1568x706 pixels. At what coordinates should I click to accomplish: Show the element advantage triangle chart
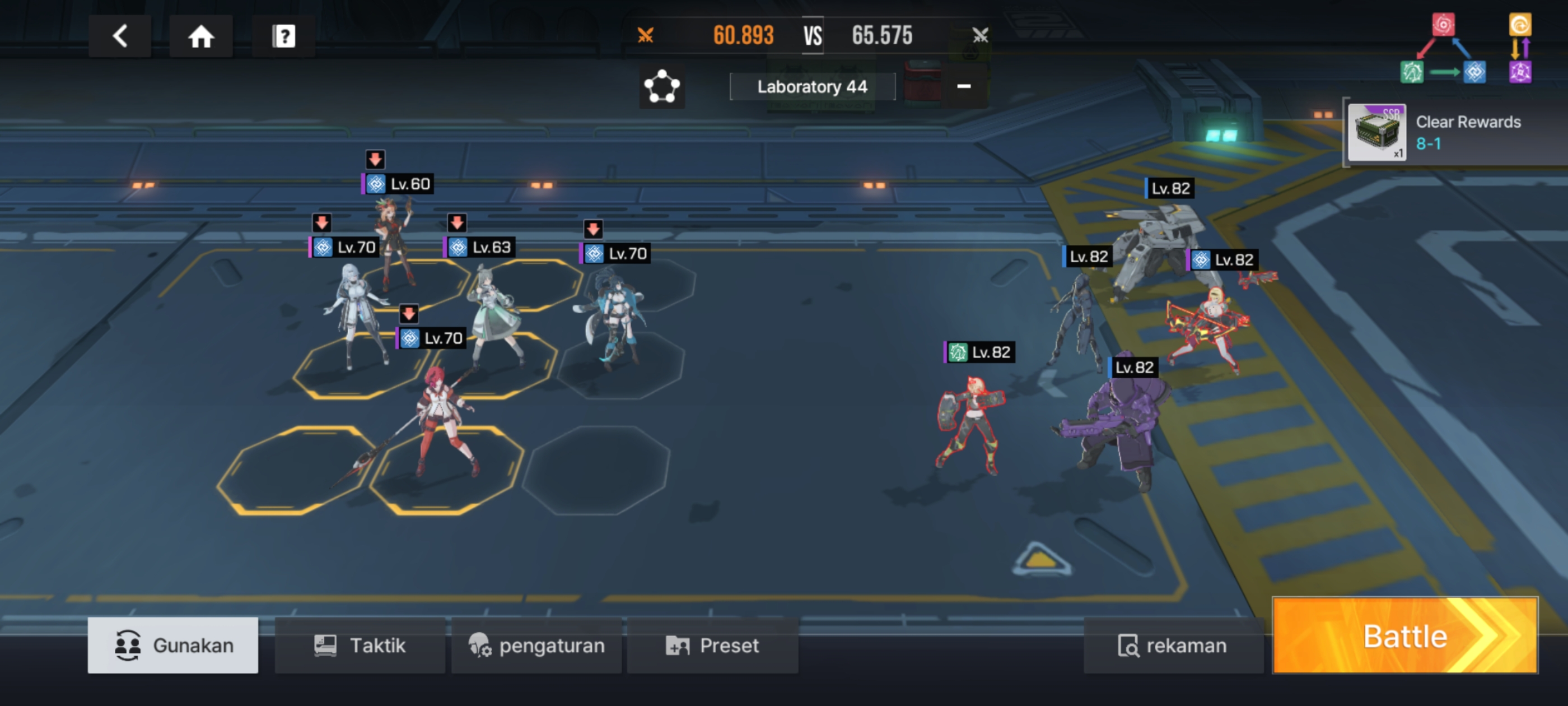1443,50
